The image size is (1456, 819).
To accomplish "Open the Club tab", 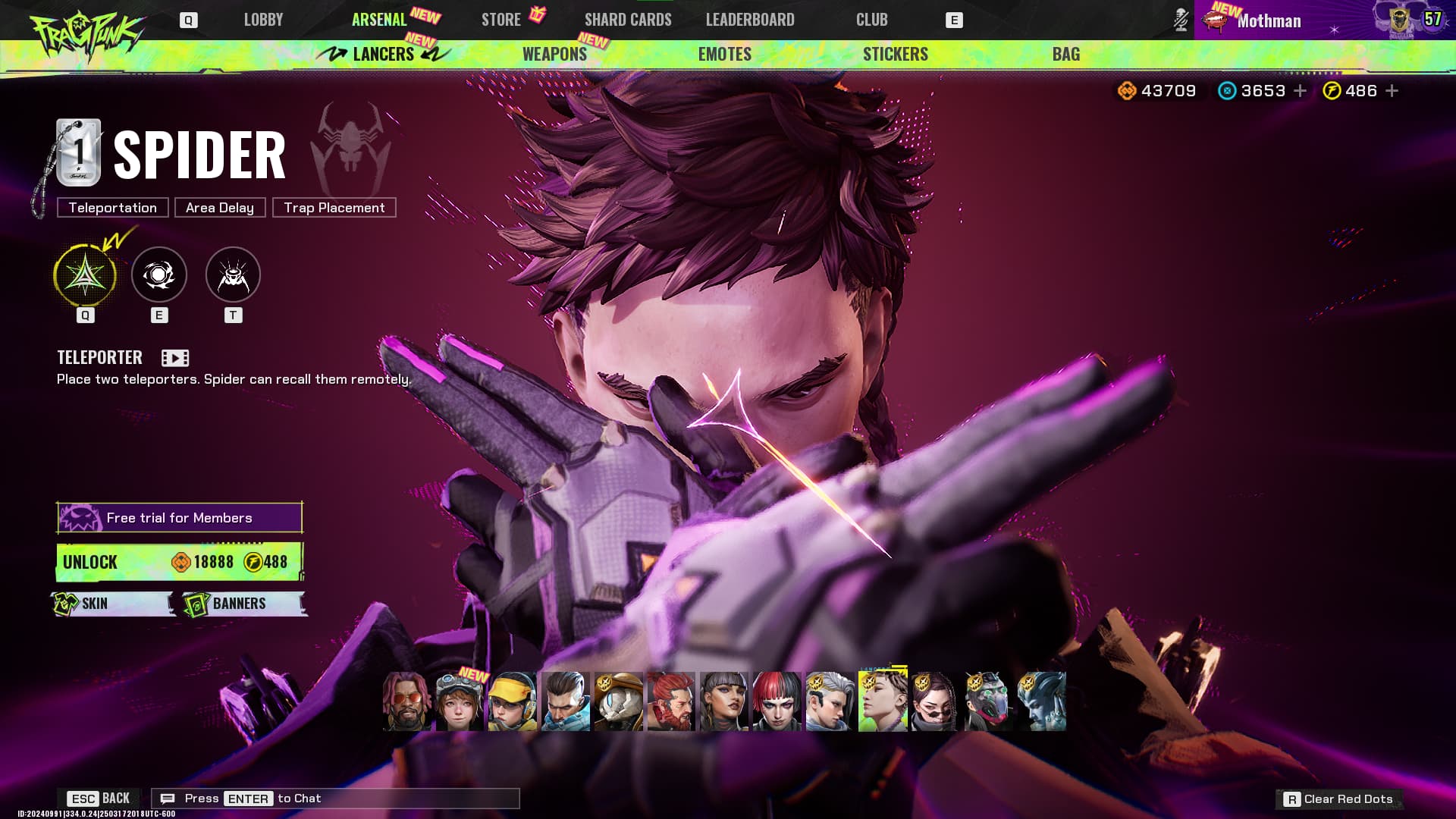I will (x=871, y=20).
